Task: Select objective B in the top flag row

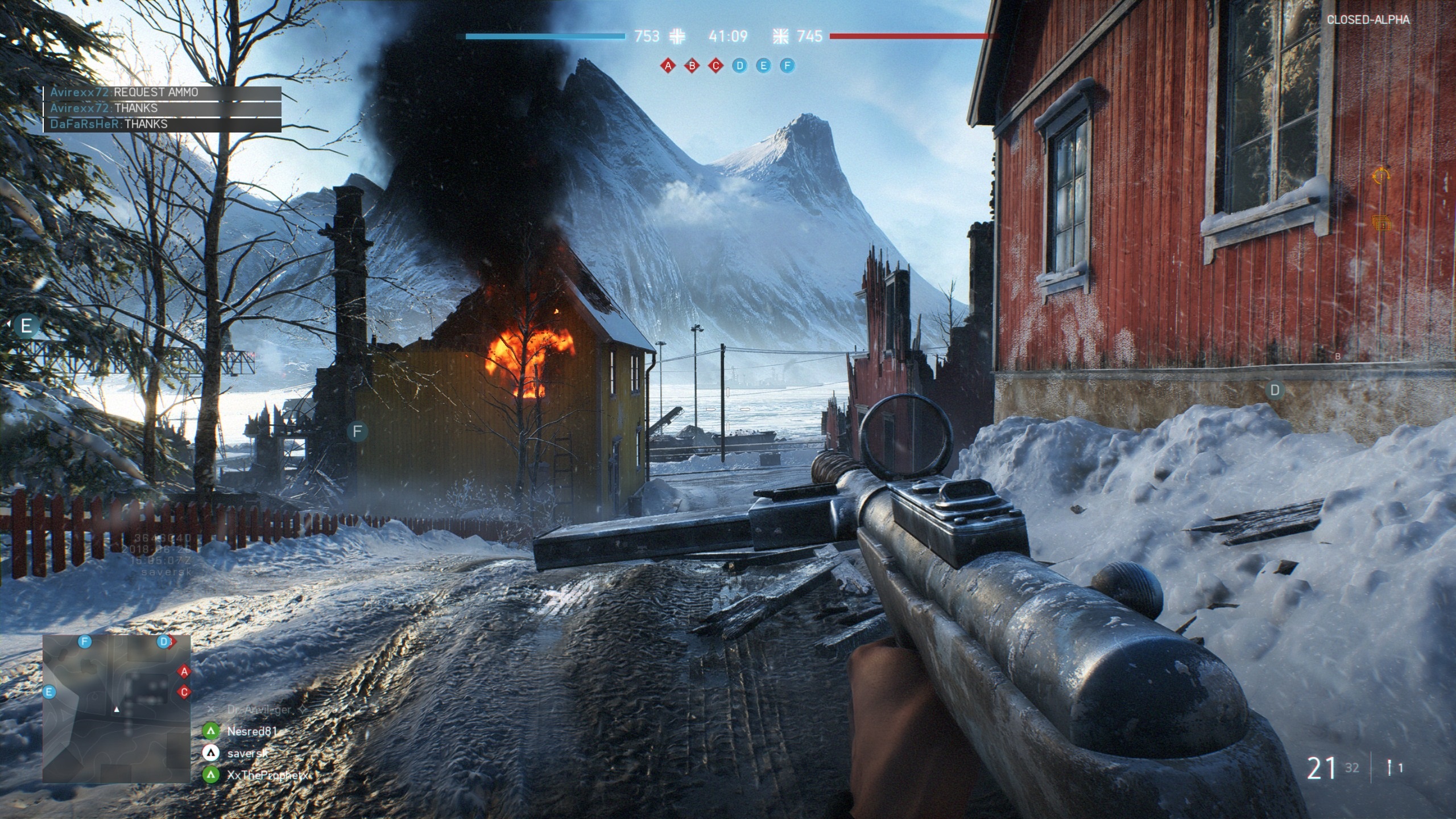Action: 692,66
